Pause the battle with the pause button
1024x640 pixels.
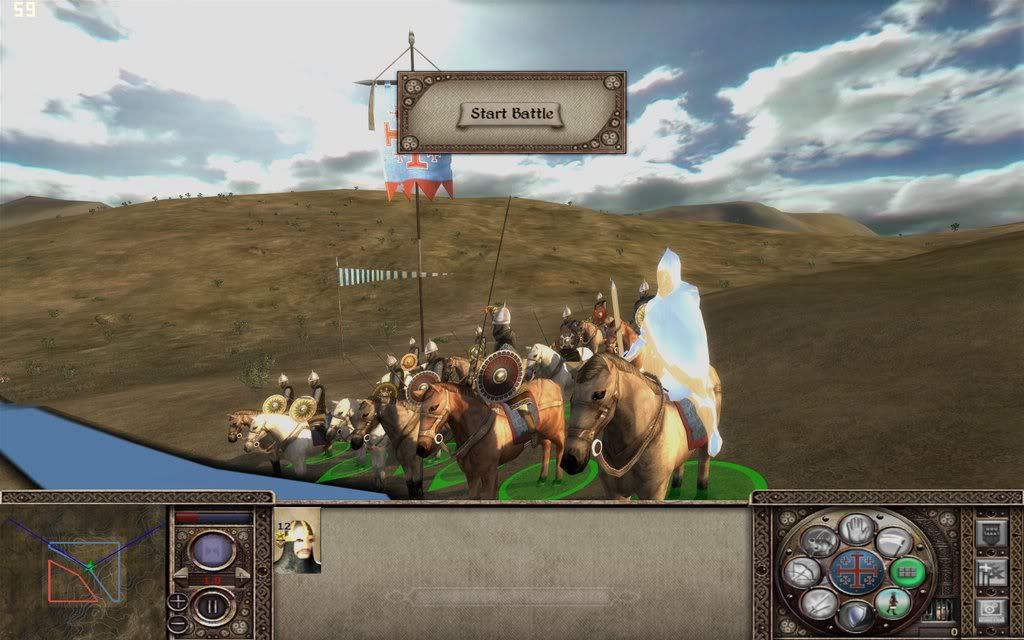pos(213,604)
